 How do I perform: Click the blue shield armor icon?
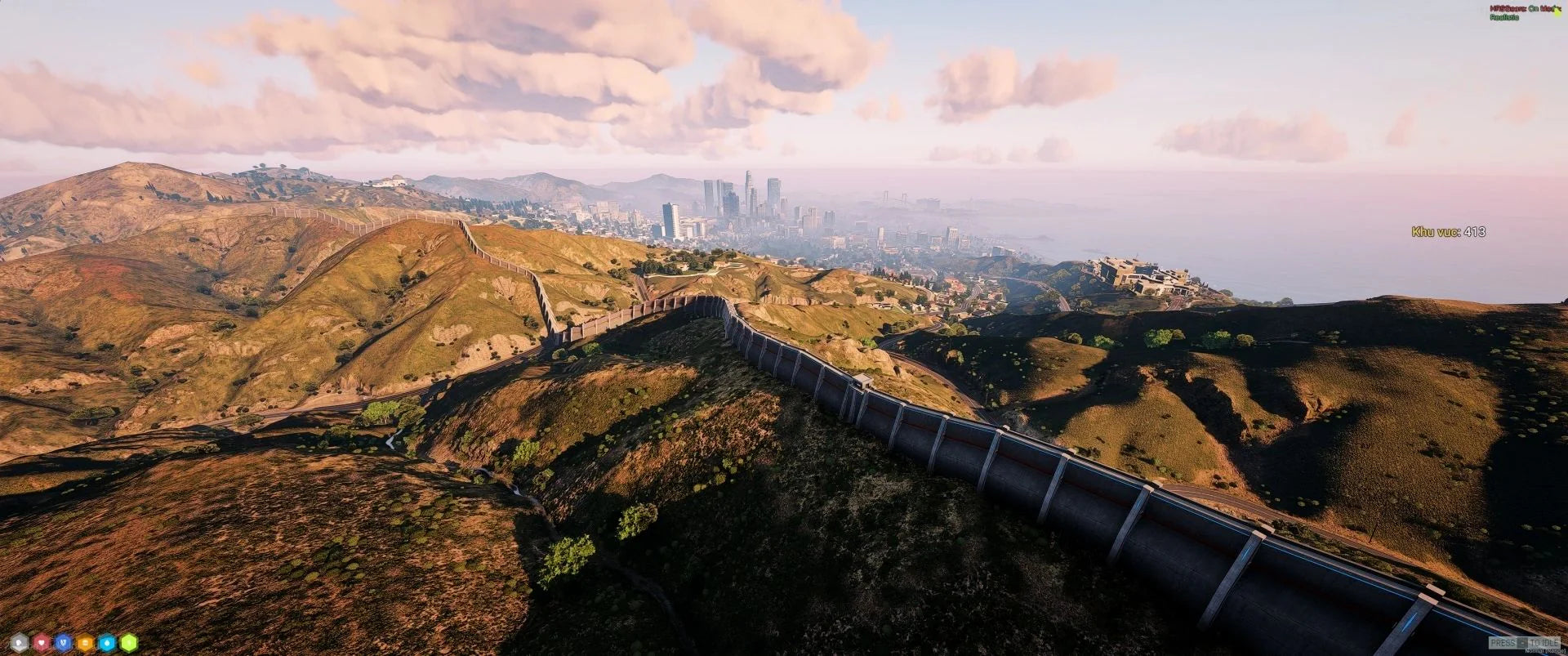coord(64,643)
